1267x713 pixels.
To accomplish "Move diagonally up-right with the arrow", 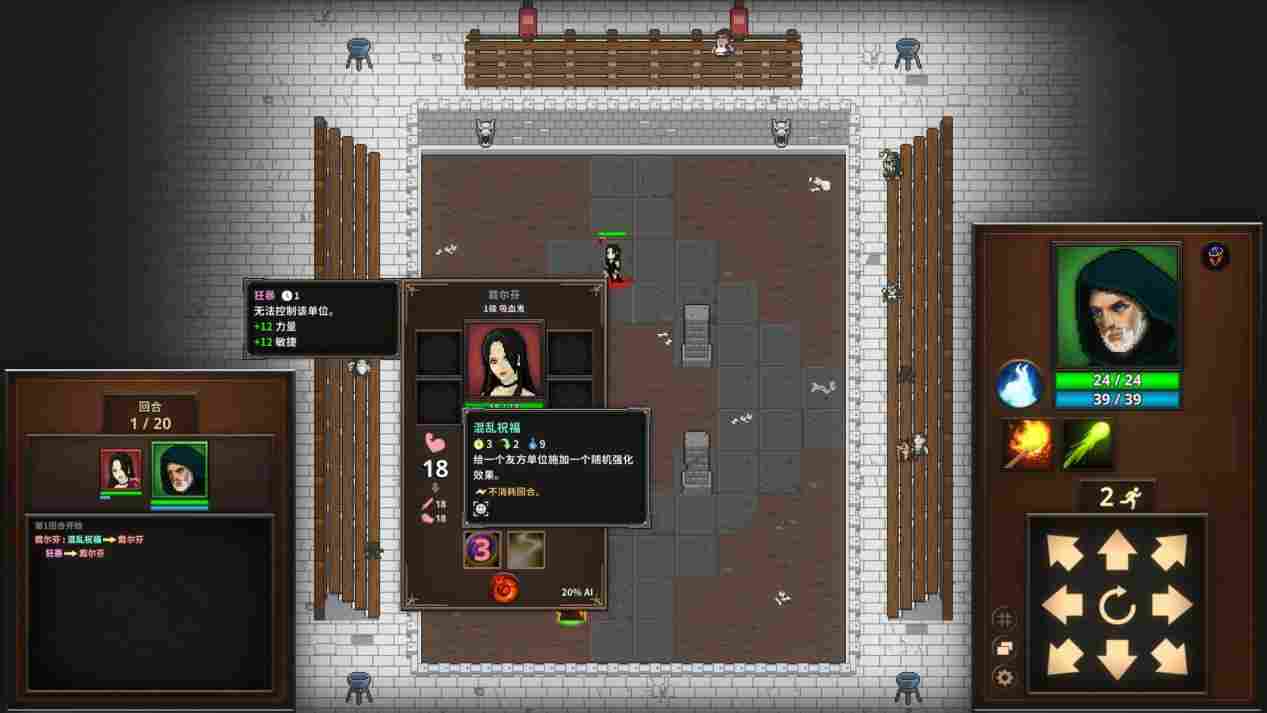I will [1170, 551].
